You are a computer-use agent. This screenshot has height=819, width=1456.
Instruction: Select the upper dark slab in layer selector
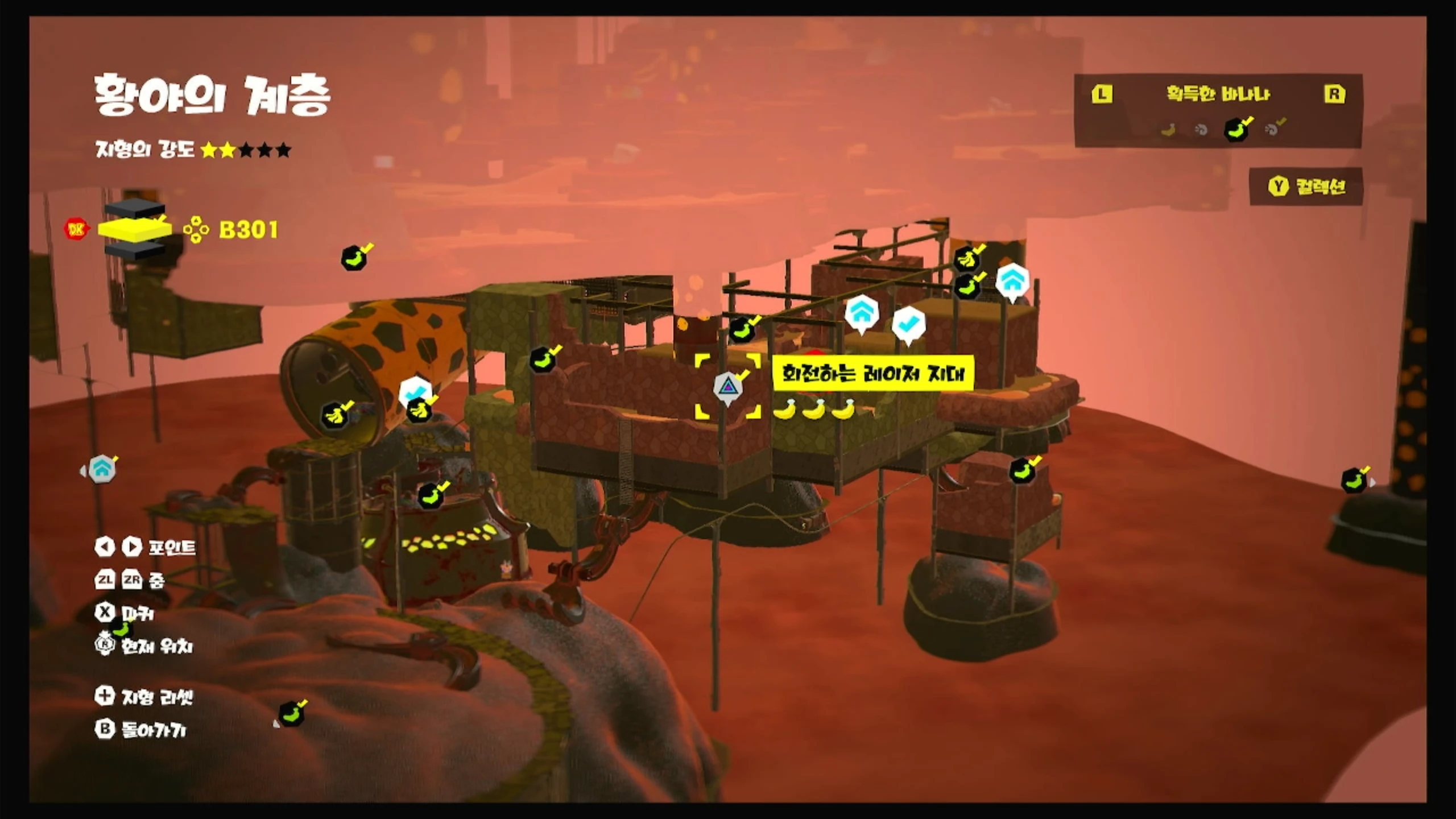click(135, 209)
